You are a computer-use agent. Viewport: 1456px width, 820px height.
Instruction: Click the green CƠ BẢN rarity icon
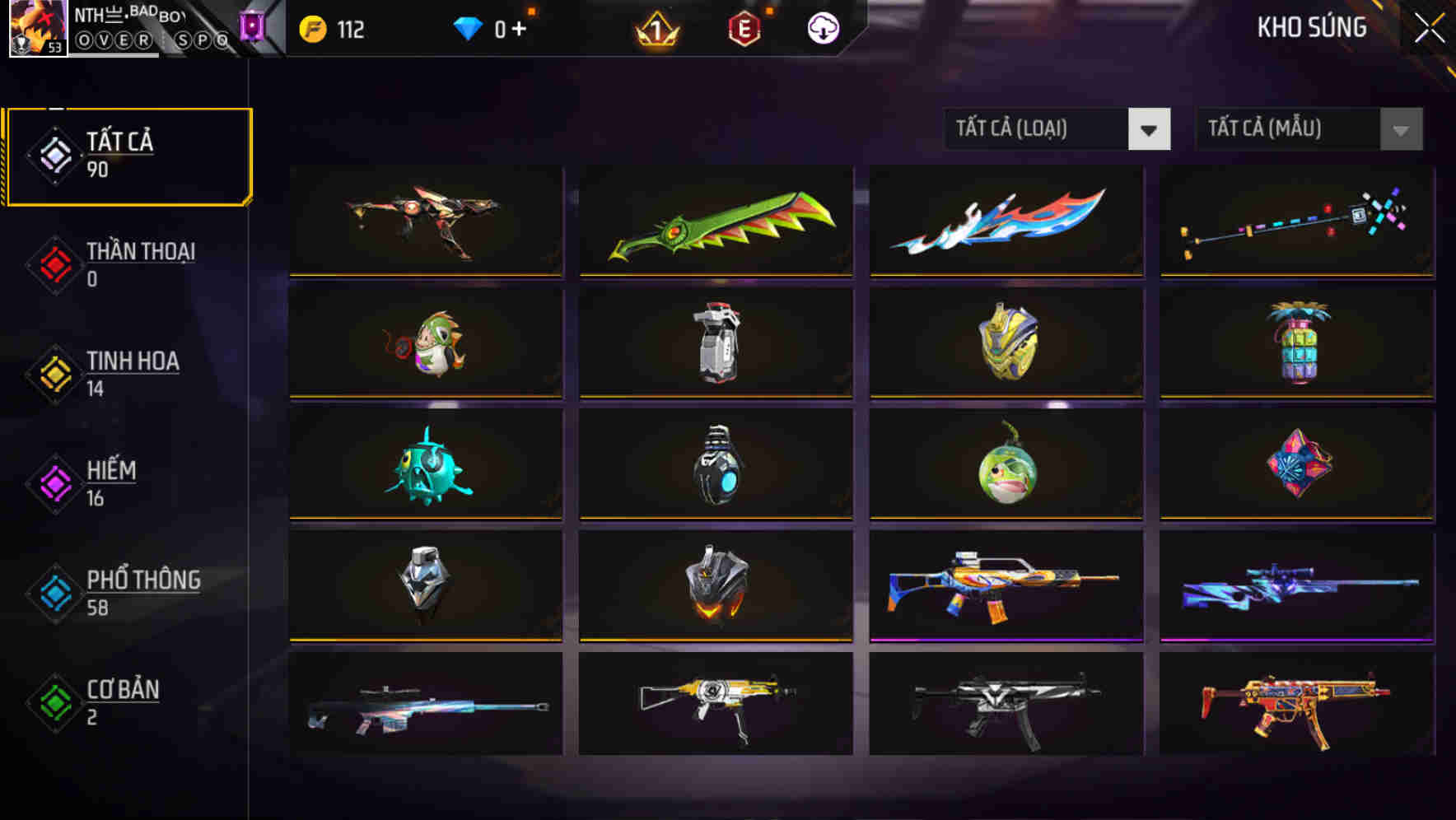coord(54,703)
